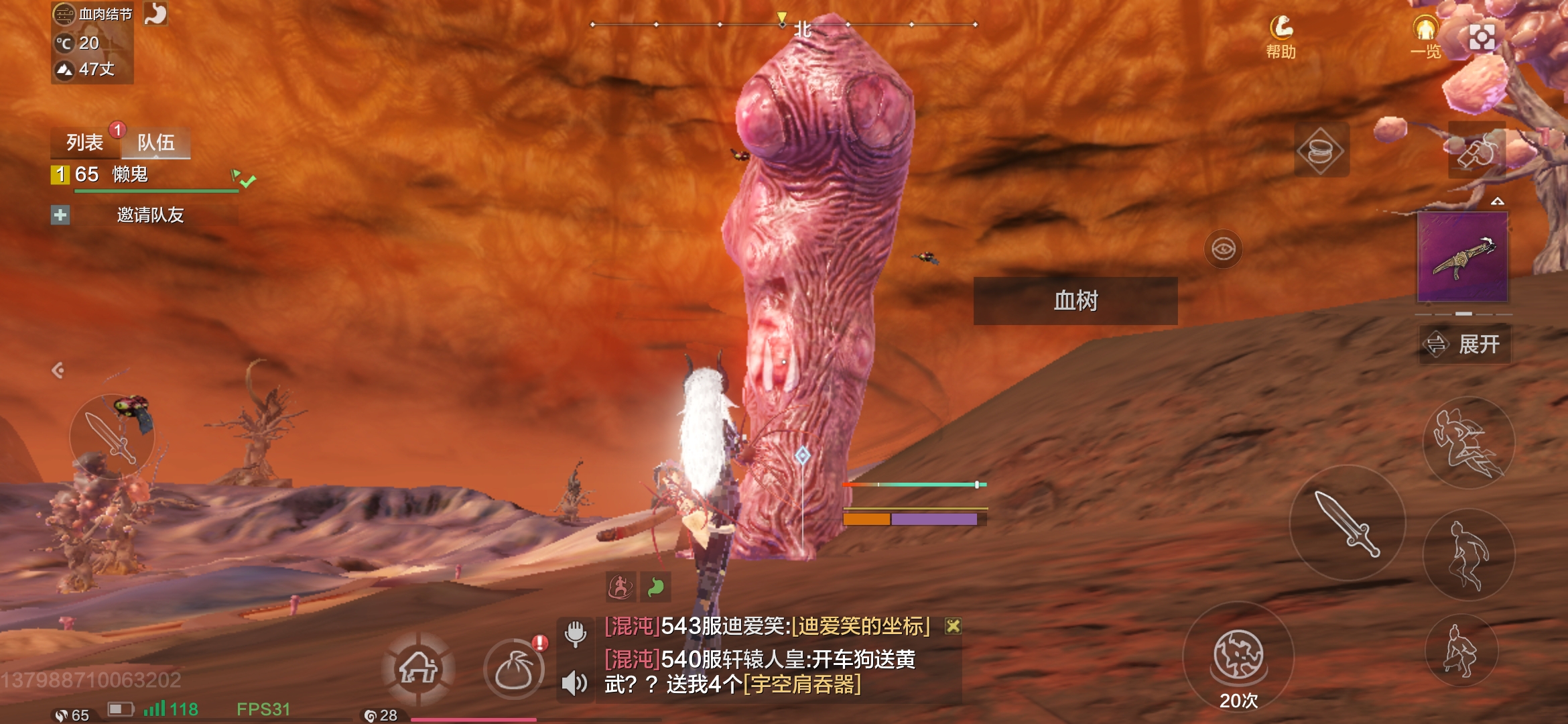
Task: Select the sword combat joystick icon on left
Action: coord(114,436)
